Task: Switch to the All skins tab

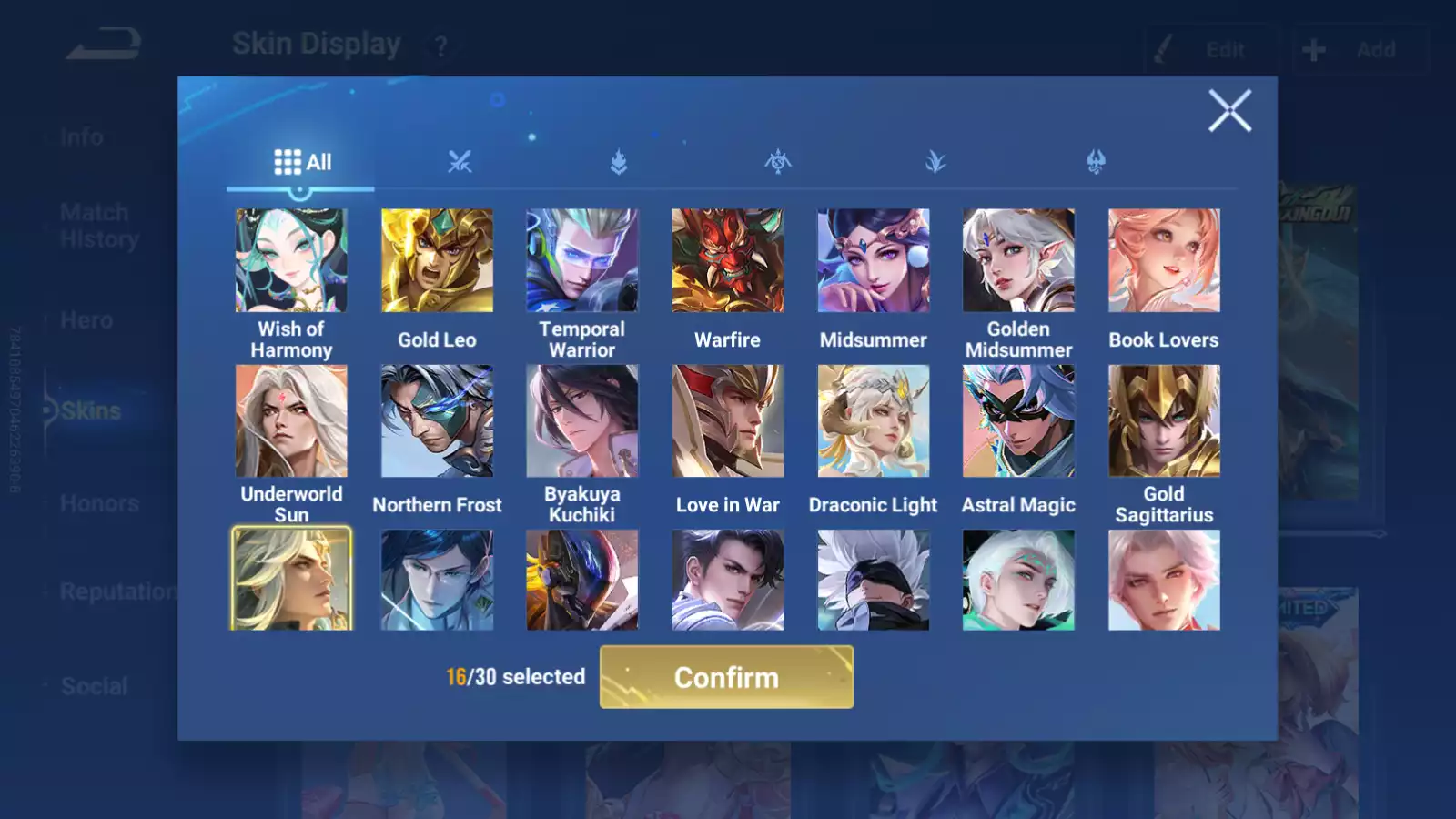Action: pyautogui.click(x=302, y=163)
